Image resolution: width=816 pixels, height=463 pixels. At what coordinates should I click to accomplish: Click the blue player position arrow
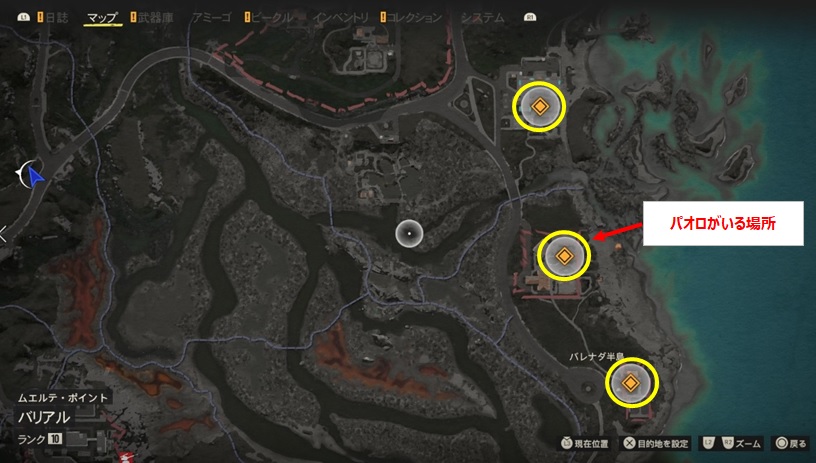tap(36, 177)
